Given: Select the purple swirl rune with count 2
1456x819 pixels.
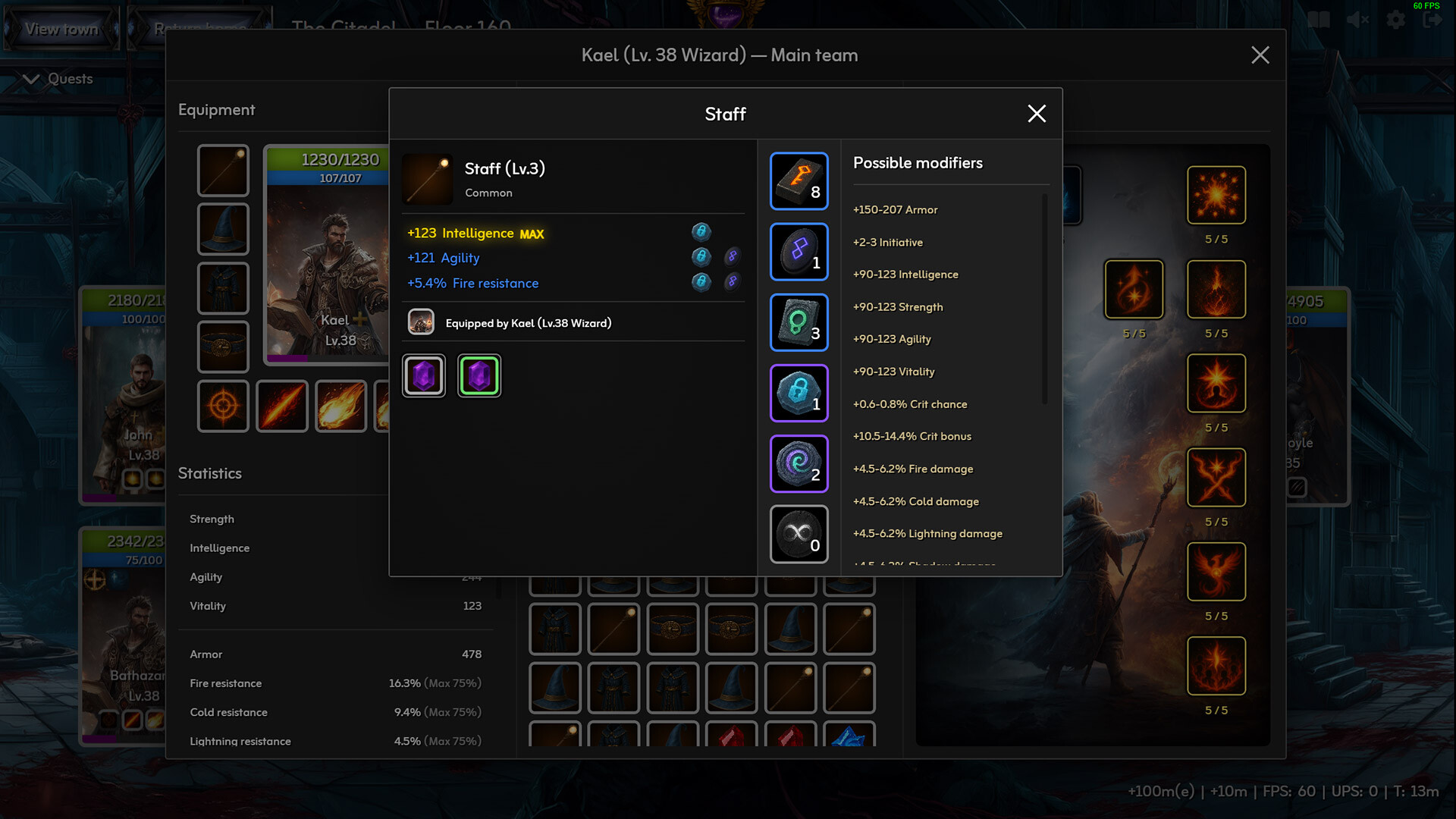Looking at the screenshot, I should pos(799,463).
